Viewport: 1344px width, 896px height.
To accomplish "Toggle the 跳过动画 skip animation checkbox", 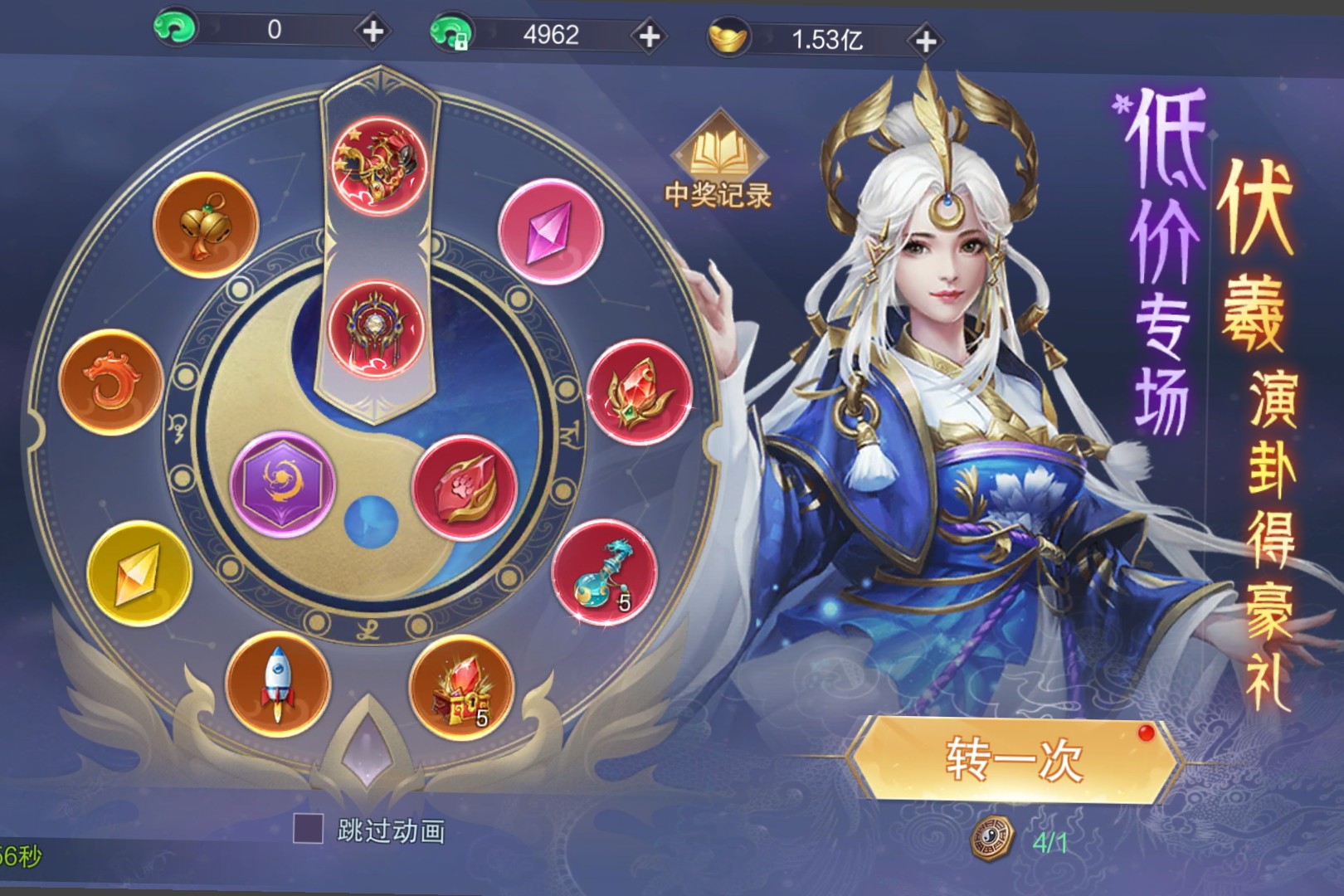I will (309, 829).
